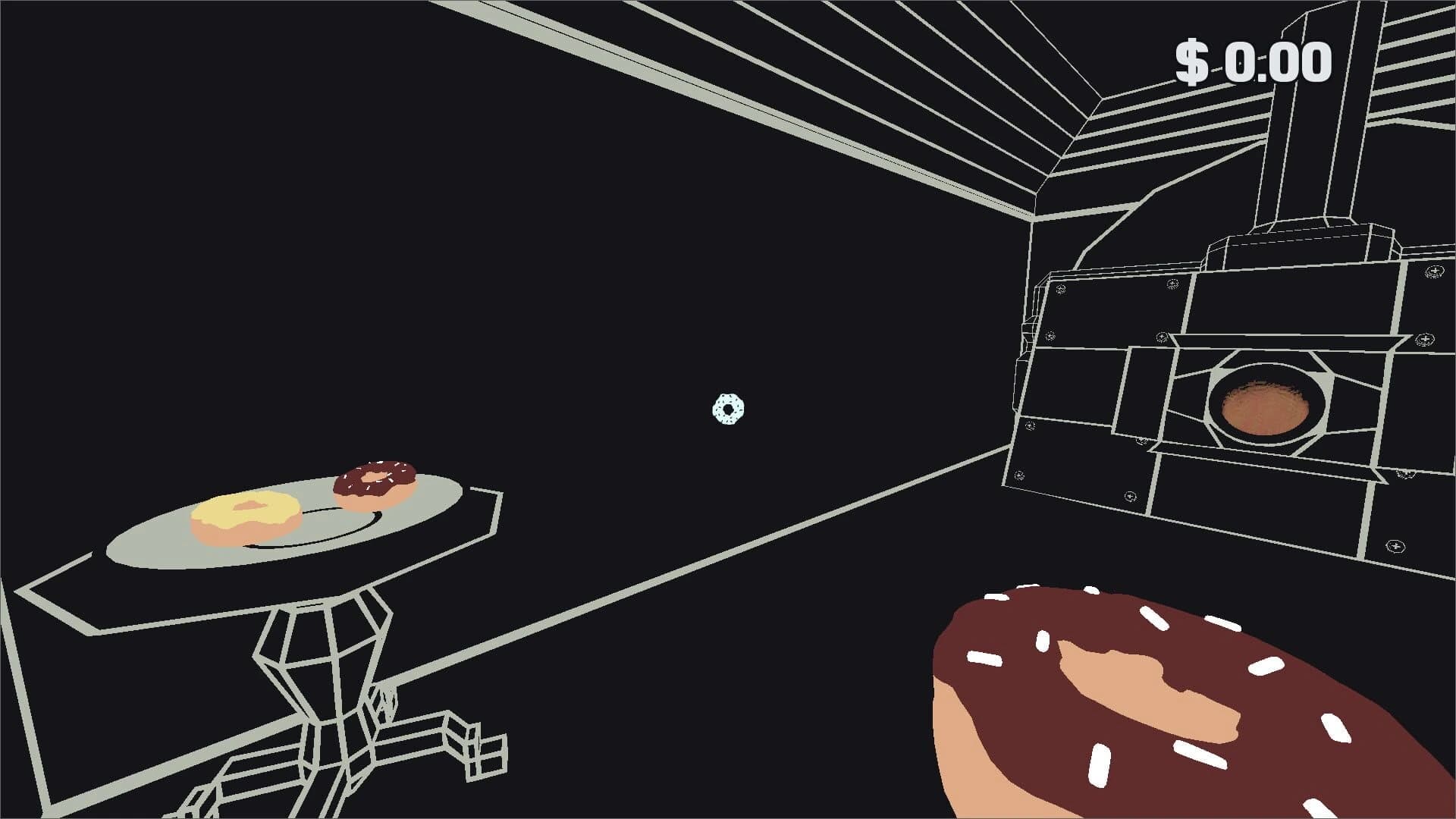1456x819 pixels.
Task: Toggle the screw on the bottom-right wall panel
Action: tap(1395, 544)
